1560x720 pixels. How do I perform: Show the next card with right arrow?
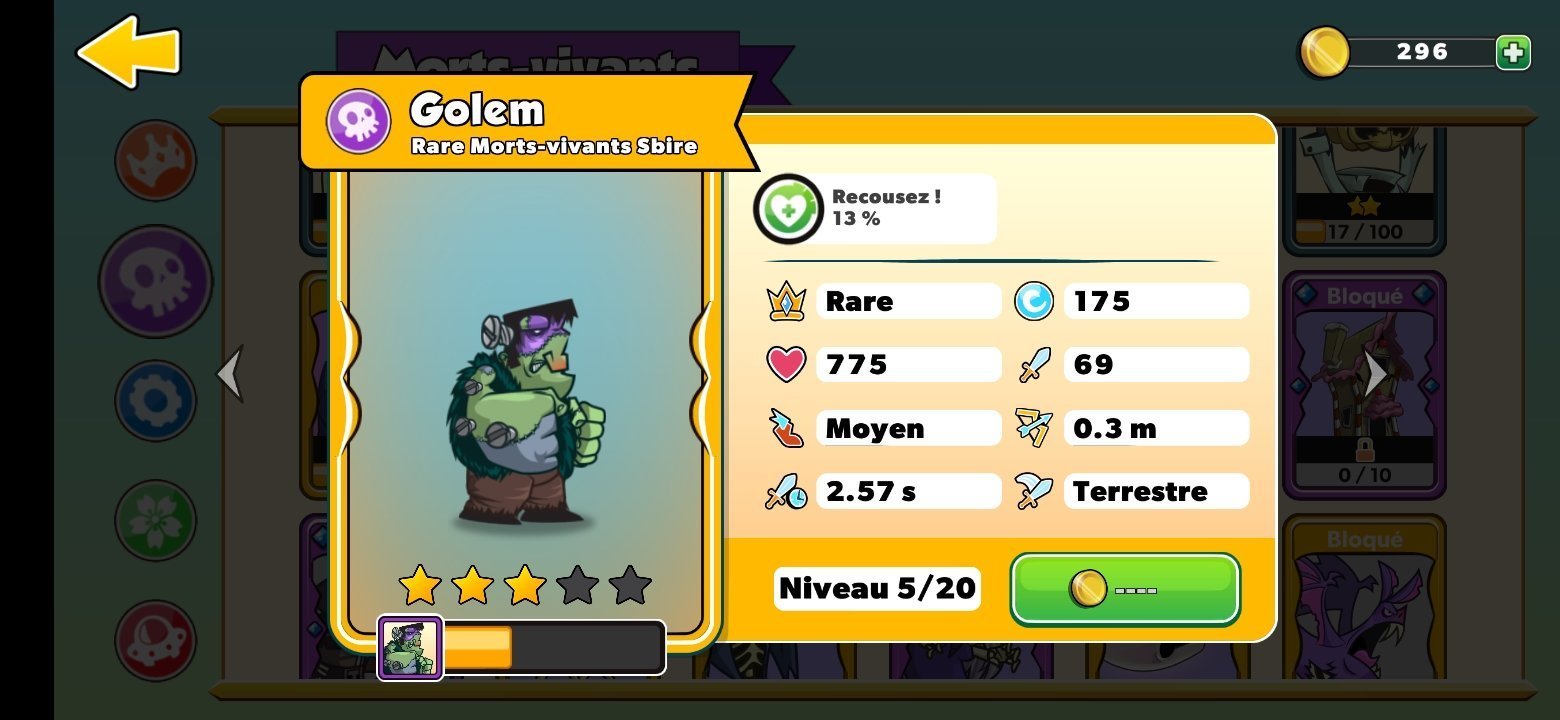coord(1377,373)
